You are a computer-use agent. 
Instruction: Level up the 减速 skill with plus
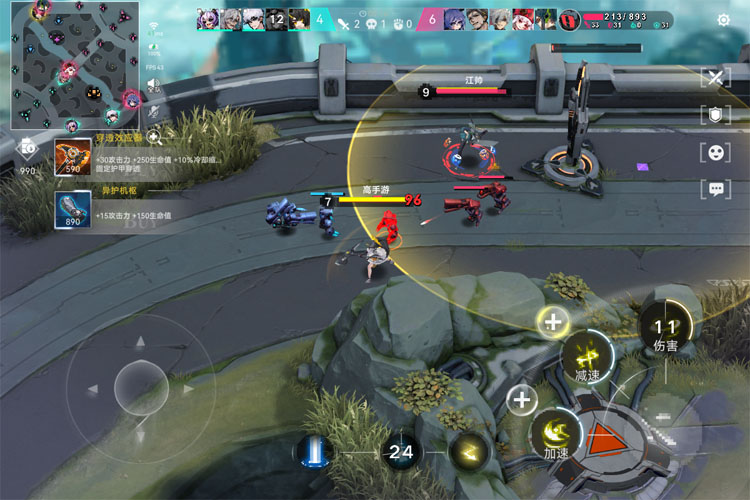(x=553, y=322)
